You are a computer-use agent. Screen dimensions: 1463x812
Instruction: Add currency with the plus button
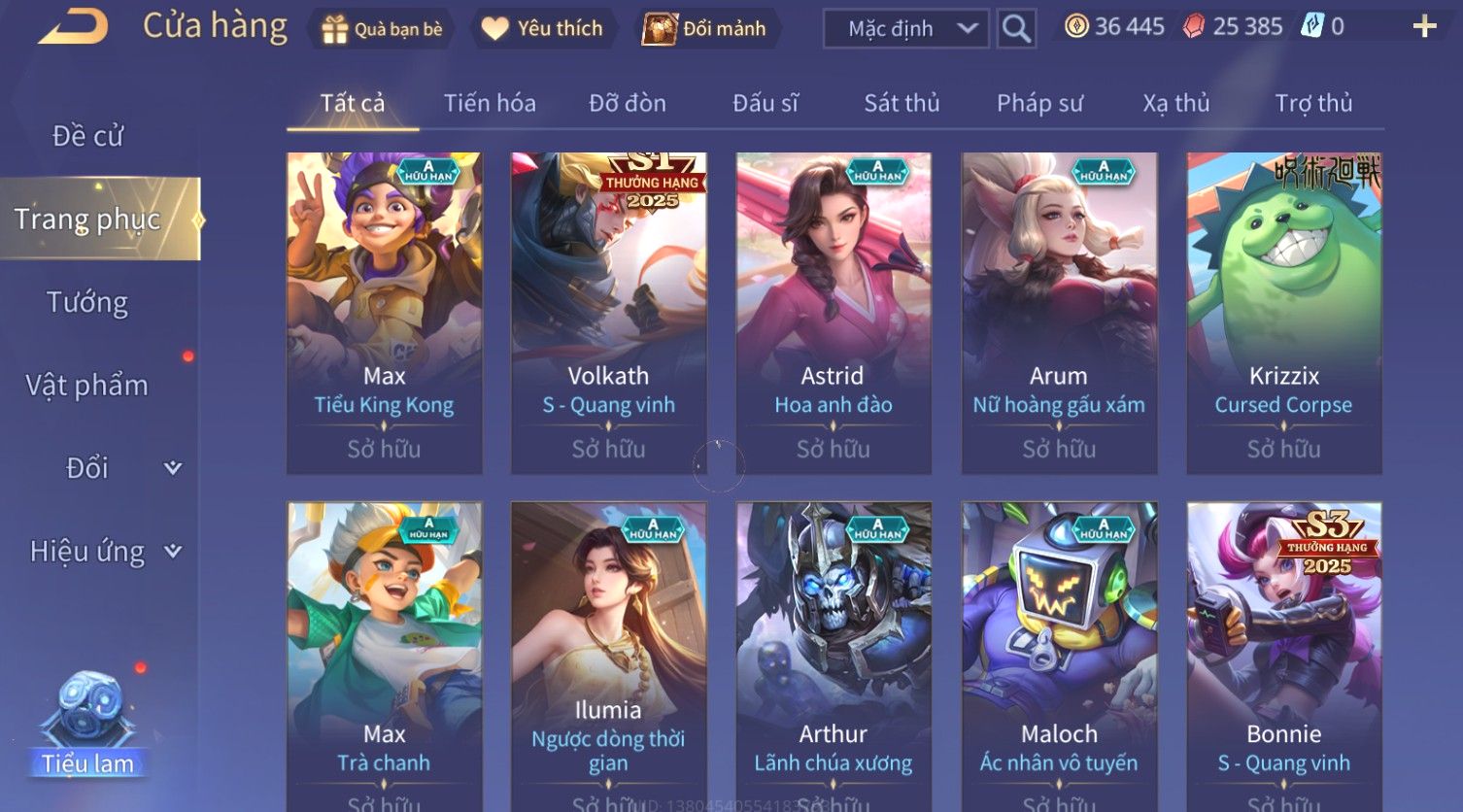click(1424, 26)
